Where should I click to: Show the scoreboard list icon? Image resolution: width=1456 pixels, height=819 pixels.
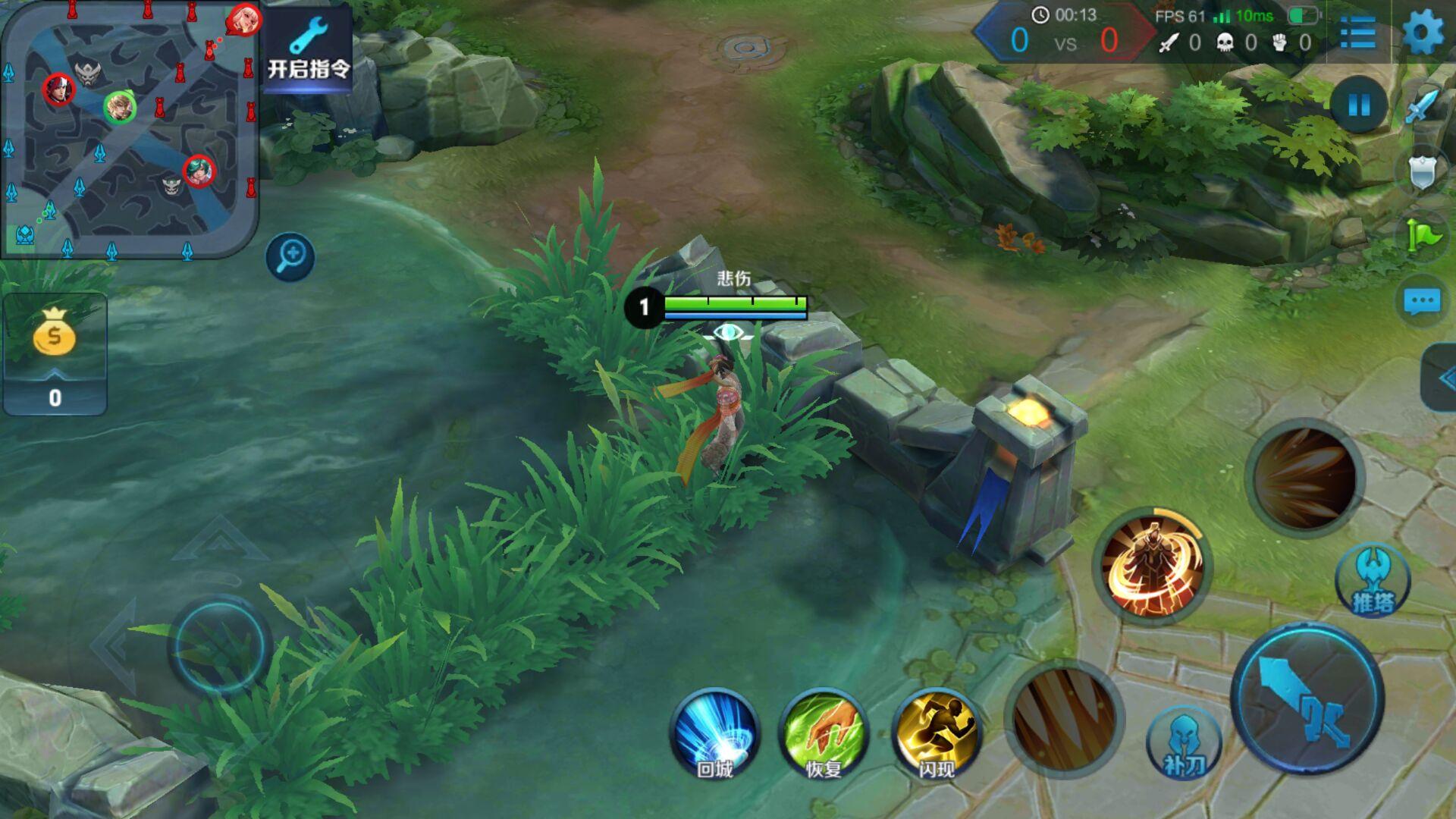[1357, 34]
